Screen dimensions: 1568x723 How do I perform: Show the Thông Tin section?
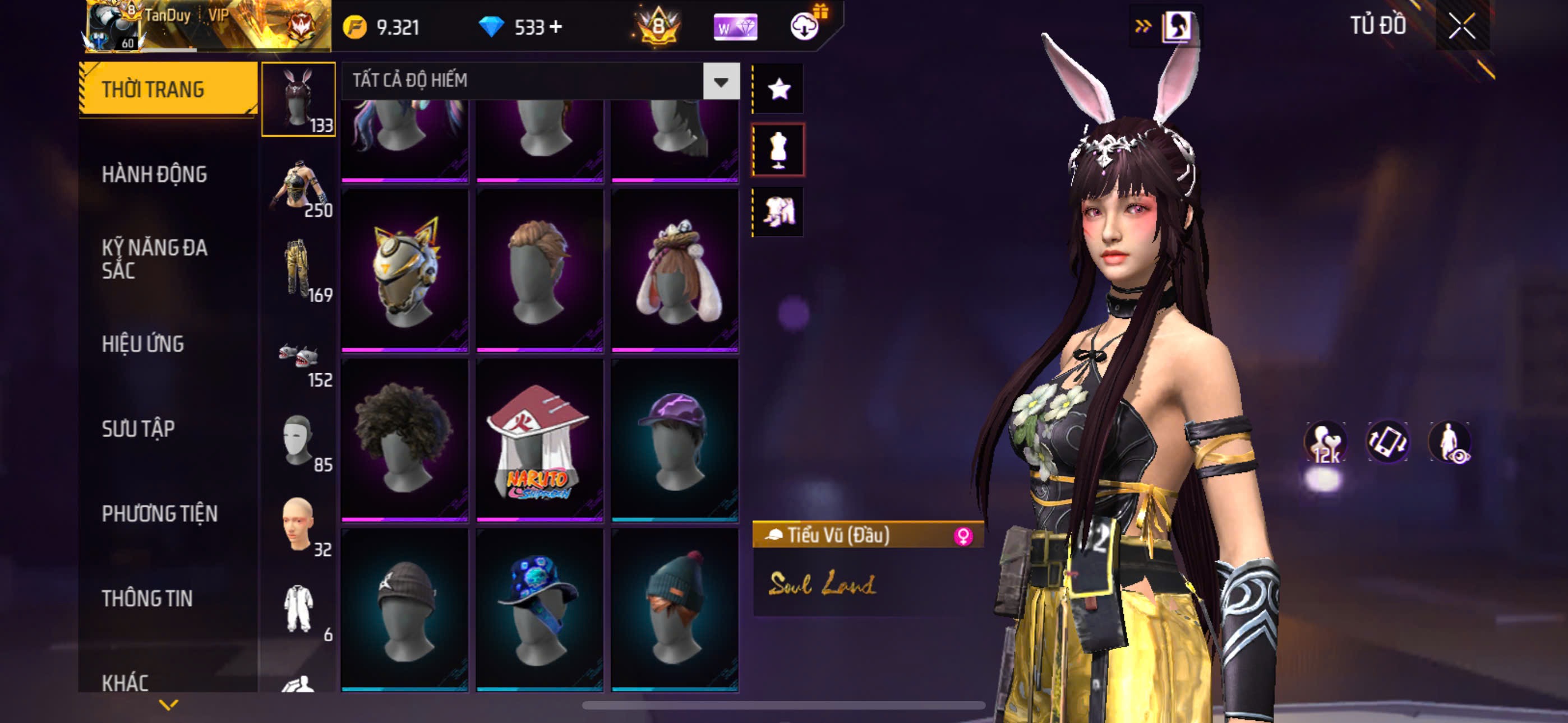point(147,599)
